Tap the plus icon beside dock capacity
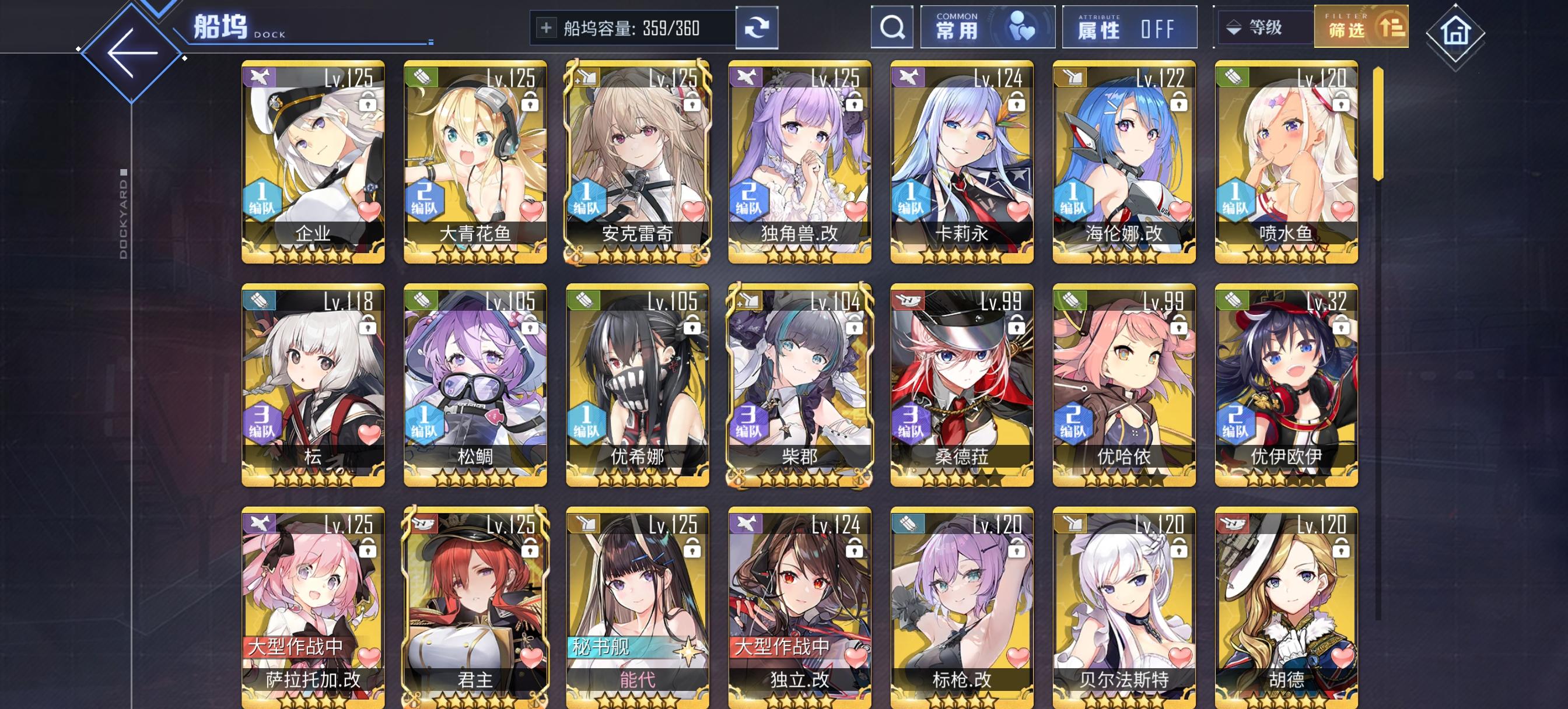1568x709 pixels. [547, 27]
